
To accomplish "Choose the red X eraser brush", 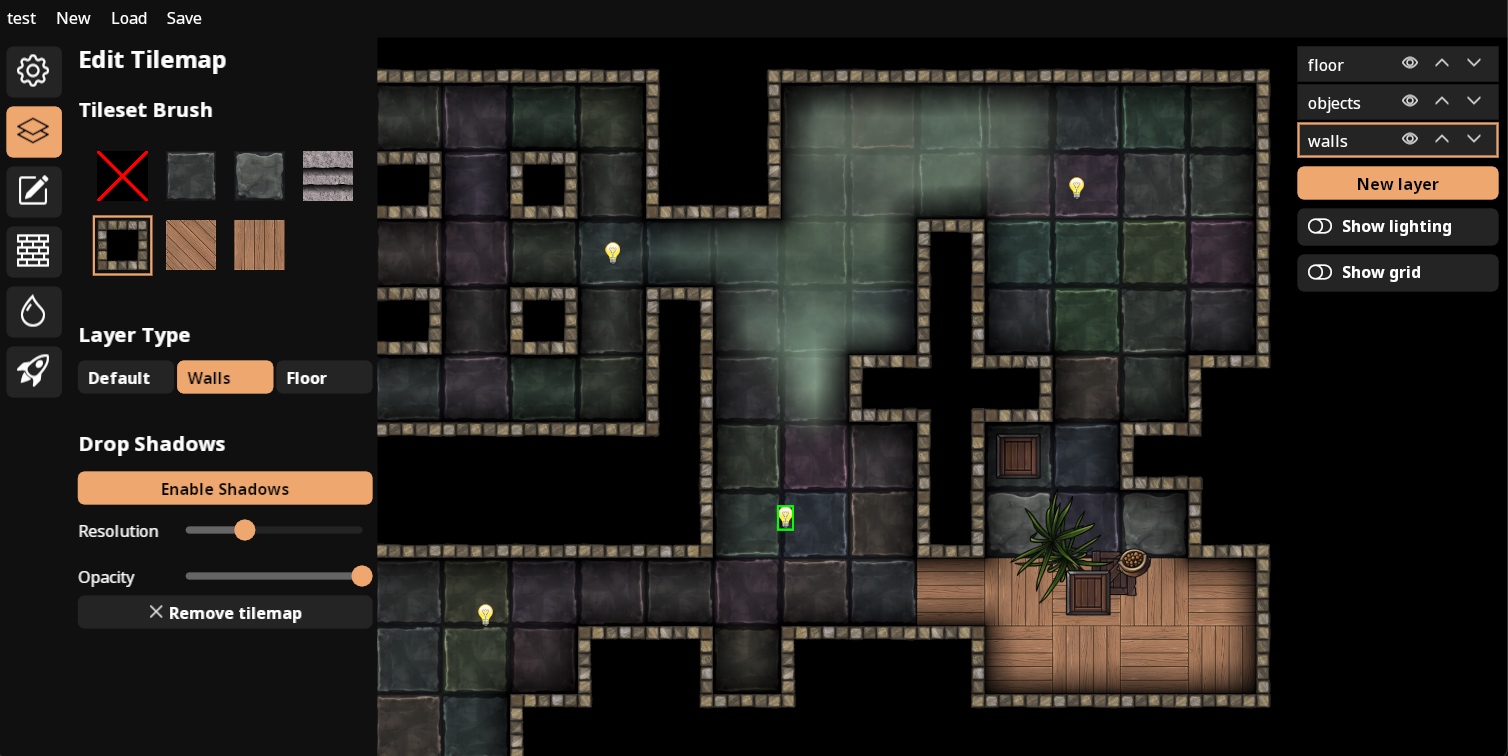I will click(122, 176).
